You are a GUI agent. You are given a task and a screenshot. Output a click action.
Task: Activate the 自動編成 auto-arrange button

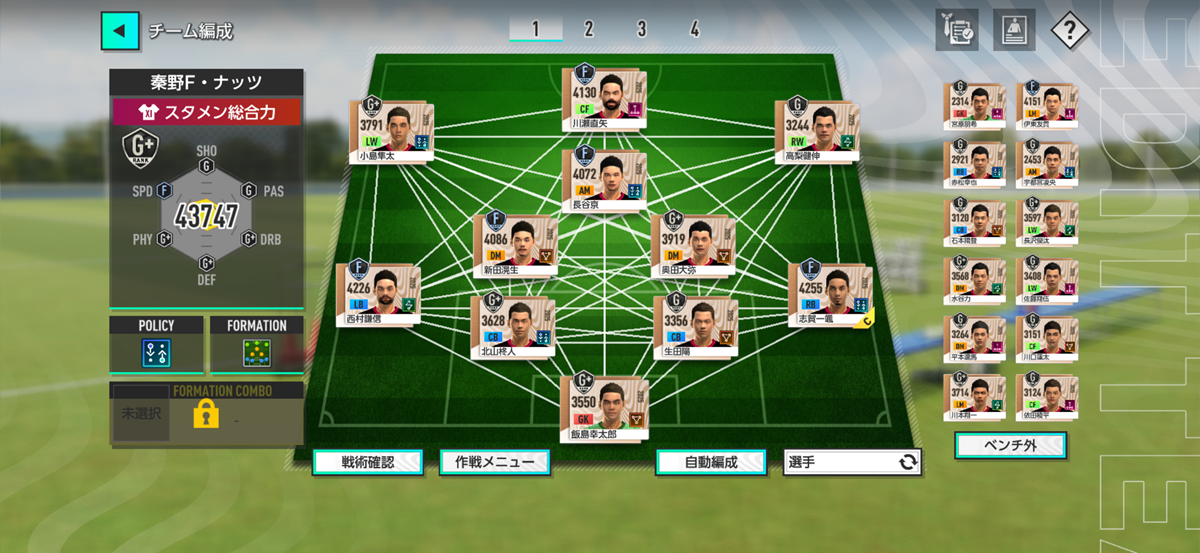tap(711, 462)
